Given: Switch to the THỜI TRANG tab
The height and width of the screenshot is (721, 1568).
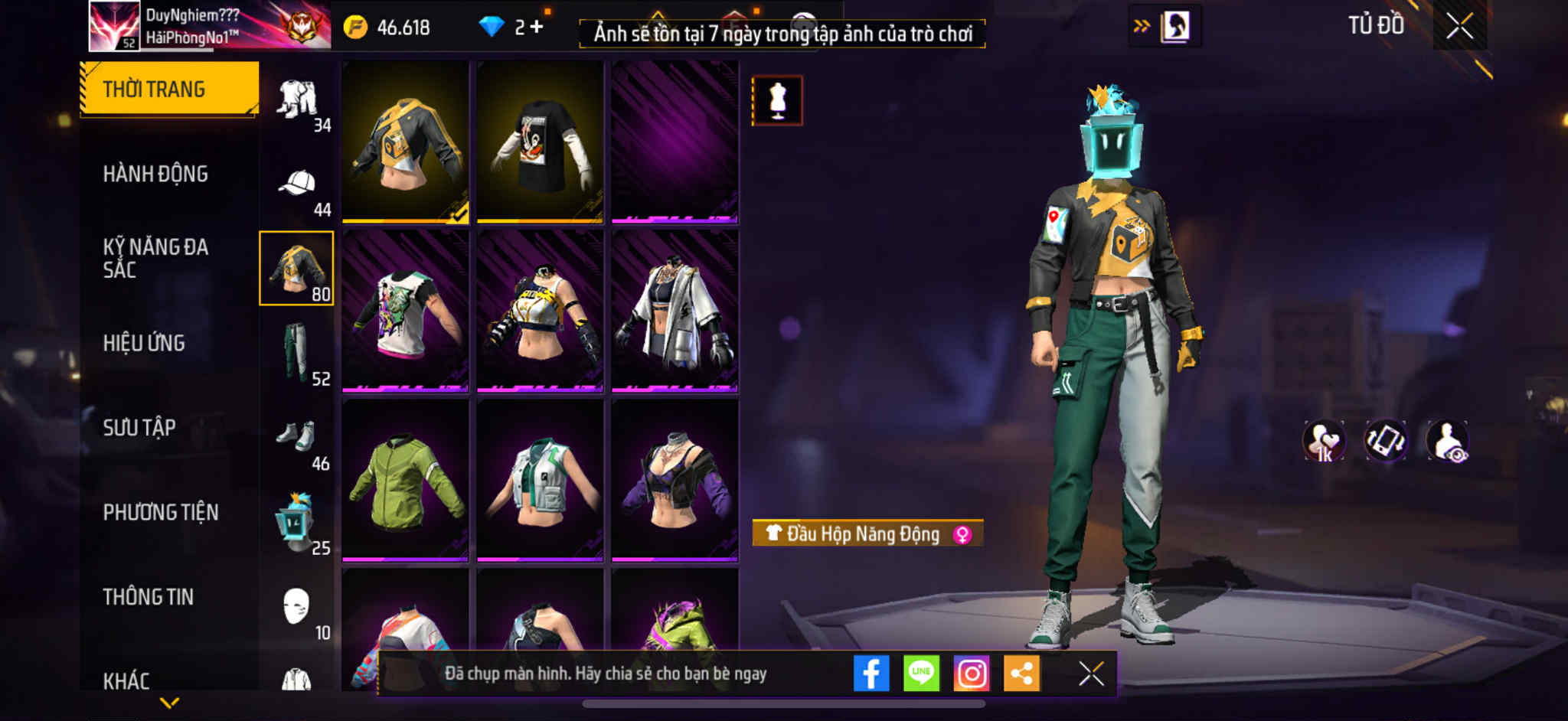Looking at the screenshot, I should pyautogui.click(x=168, y=89).
